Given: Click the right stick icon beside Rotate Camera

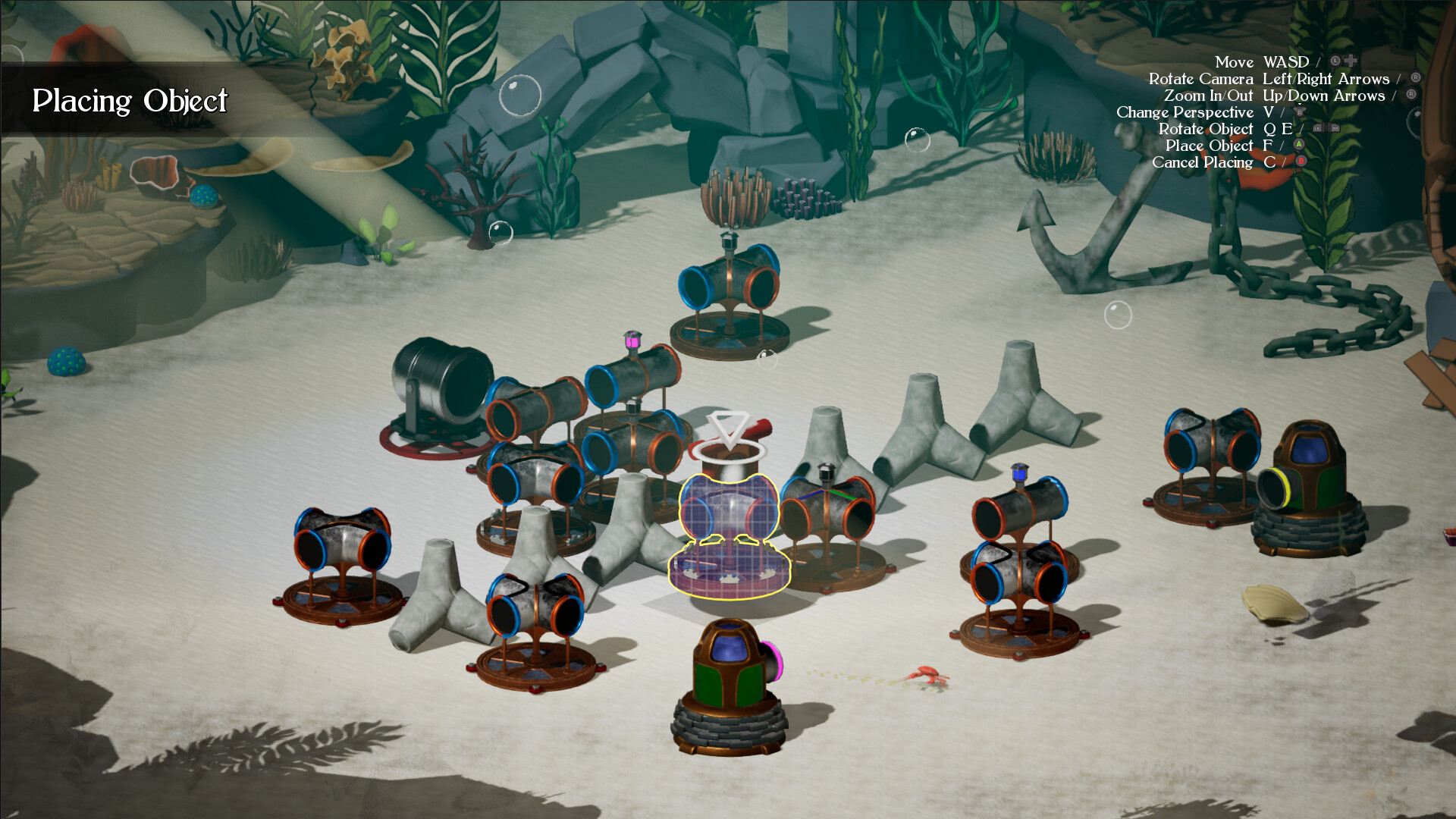Looking at the screenshot, I should click(1415, 77).
